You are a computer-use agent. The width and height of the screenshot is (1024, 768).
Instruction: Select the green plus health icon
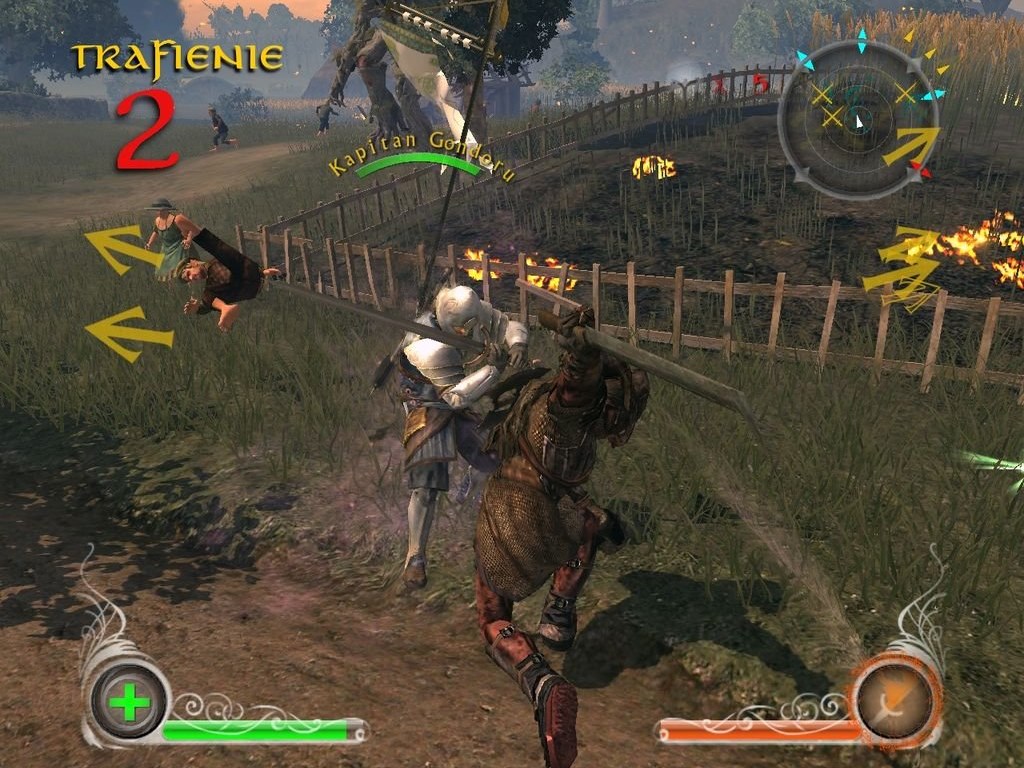click(128, 702)
